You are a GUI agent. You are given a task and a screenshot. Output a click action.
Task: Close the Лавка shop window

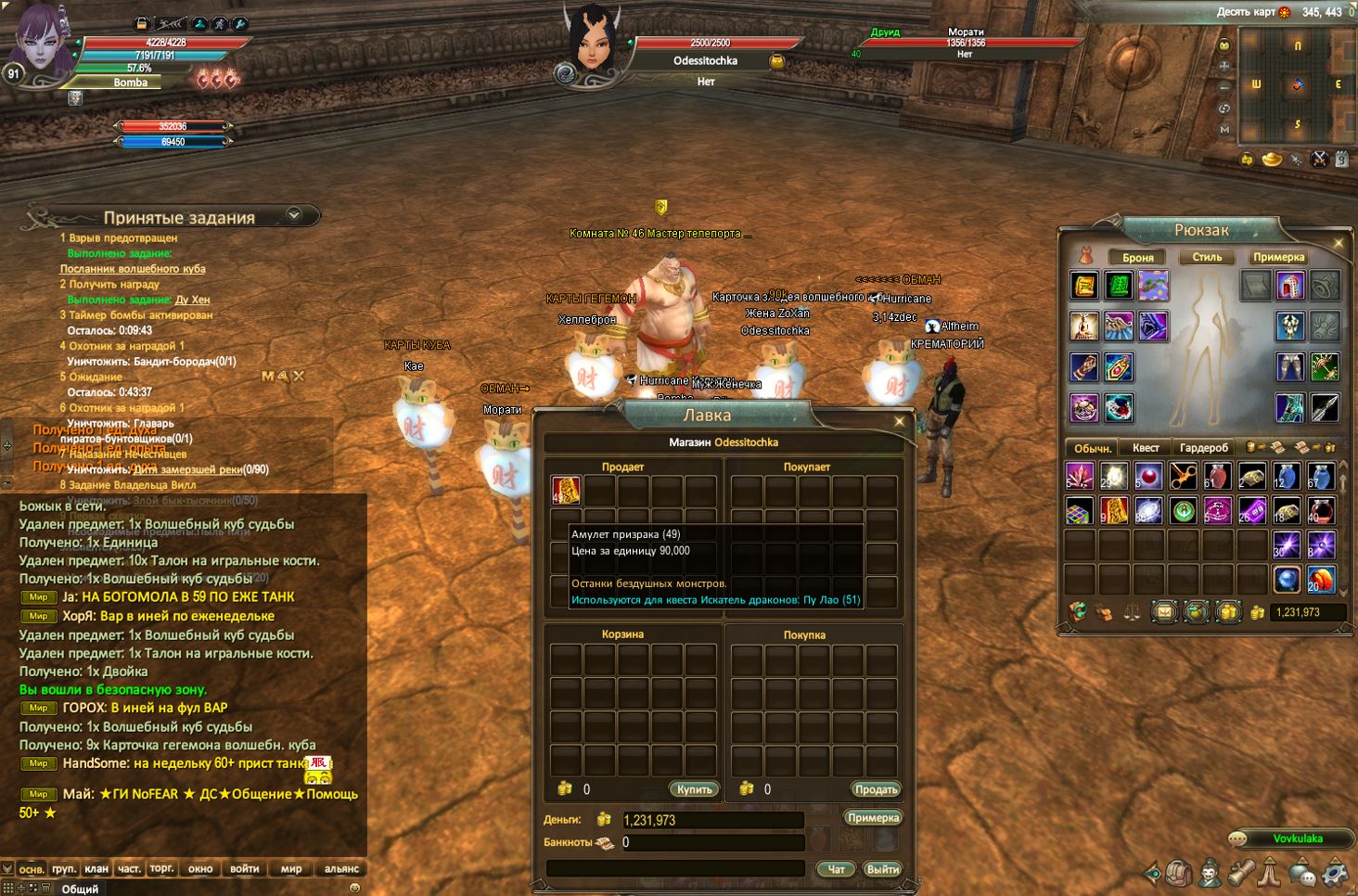coord(899,422)
